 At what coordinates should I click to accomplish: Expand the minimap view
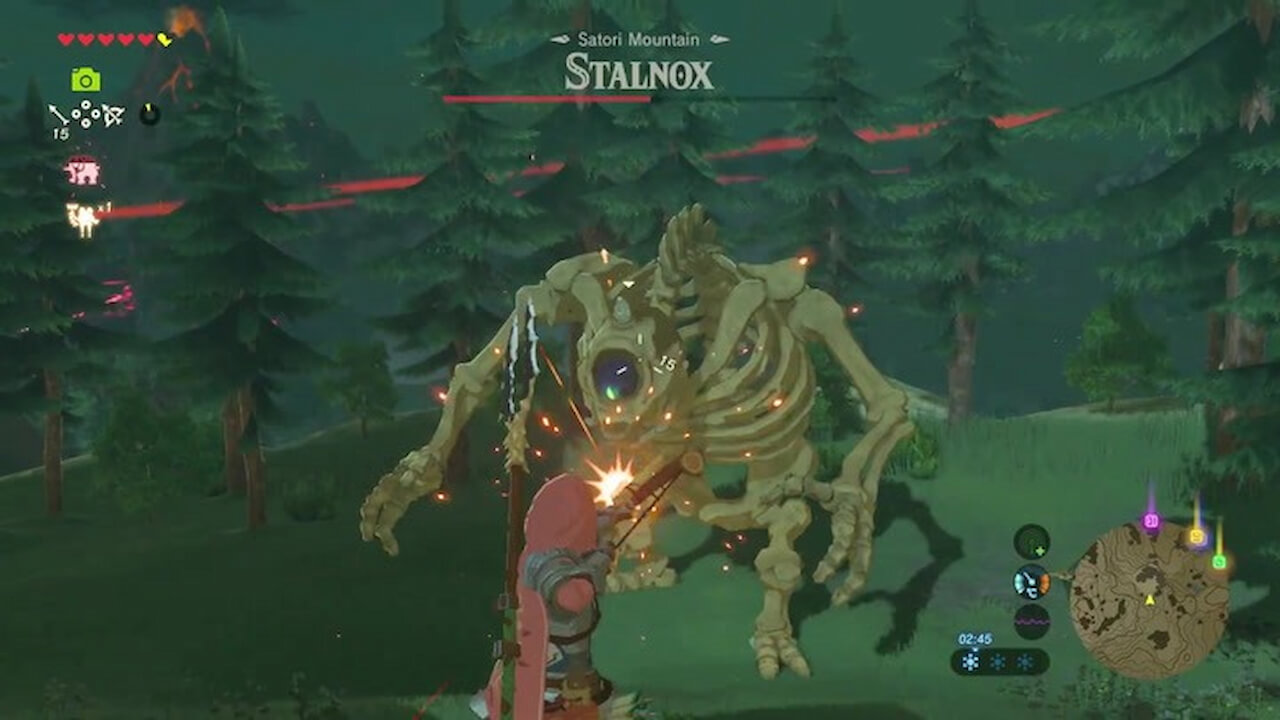pos(1150,600)
